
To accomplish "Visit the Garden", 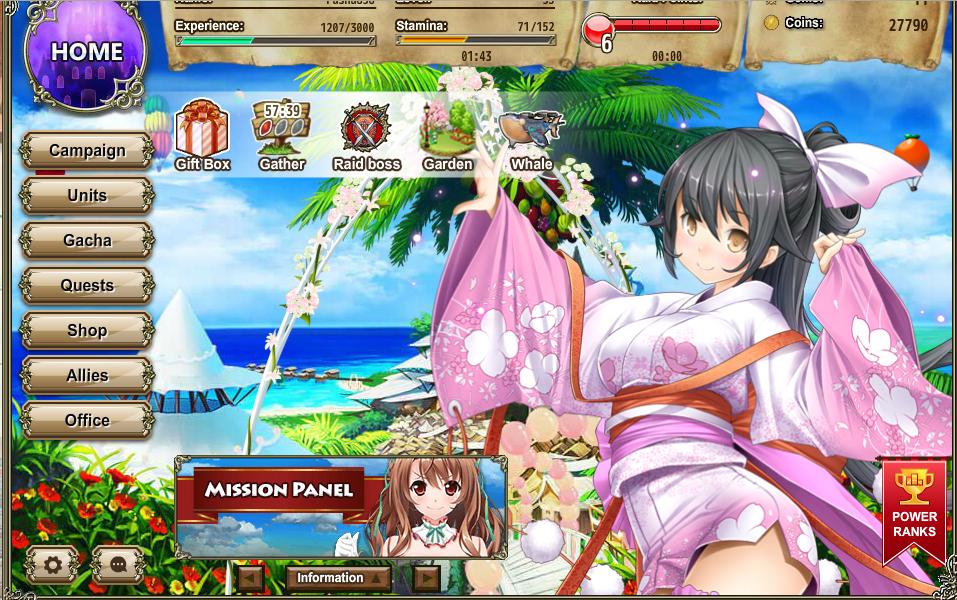I will point(447,136).
